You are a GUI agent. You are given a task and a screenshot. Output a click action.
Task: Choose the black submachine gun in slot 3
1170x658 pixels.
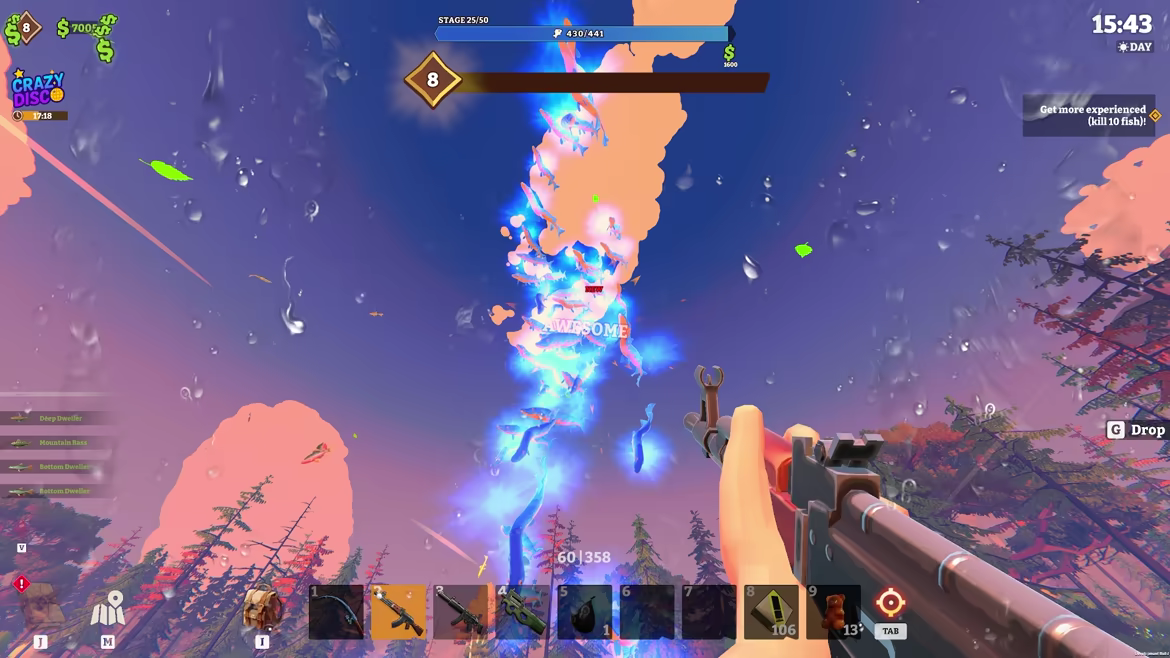(460, 612)
